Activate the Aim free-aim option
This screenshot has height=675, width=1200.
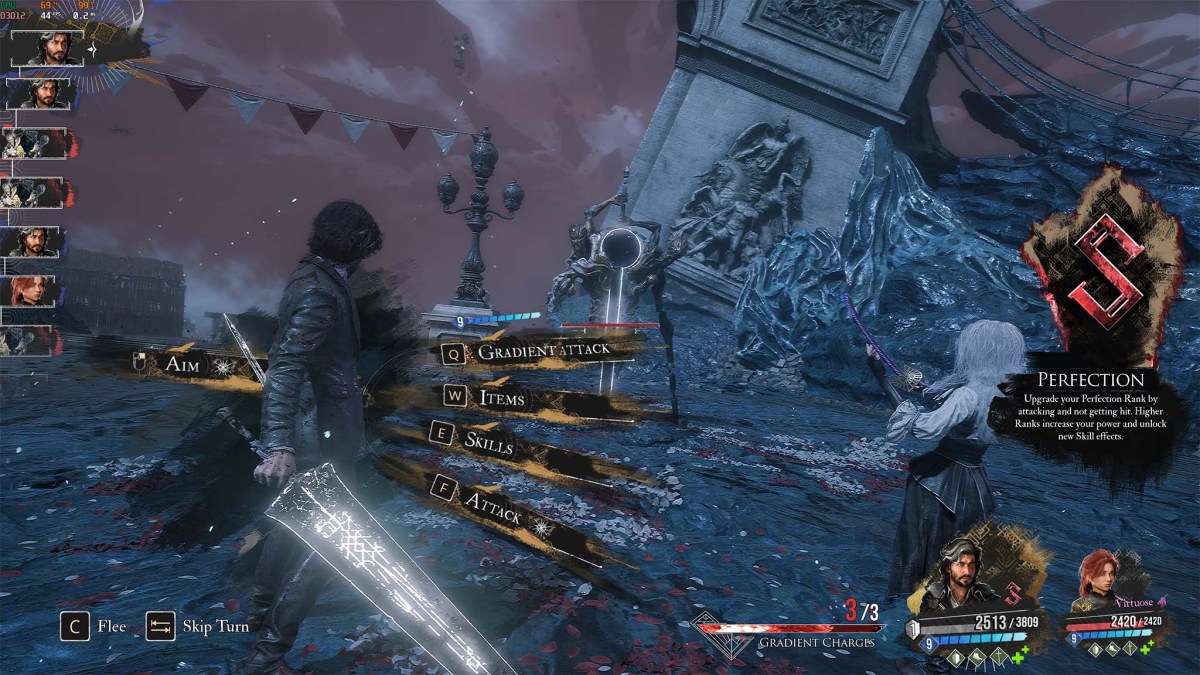(x=183, y=365)
